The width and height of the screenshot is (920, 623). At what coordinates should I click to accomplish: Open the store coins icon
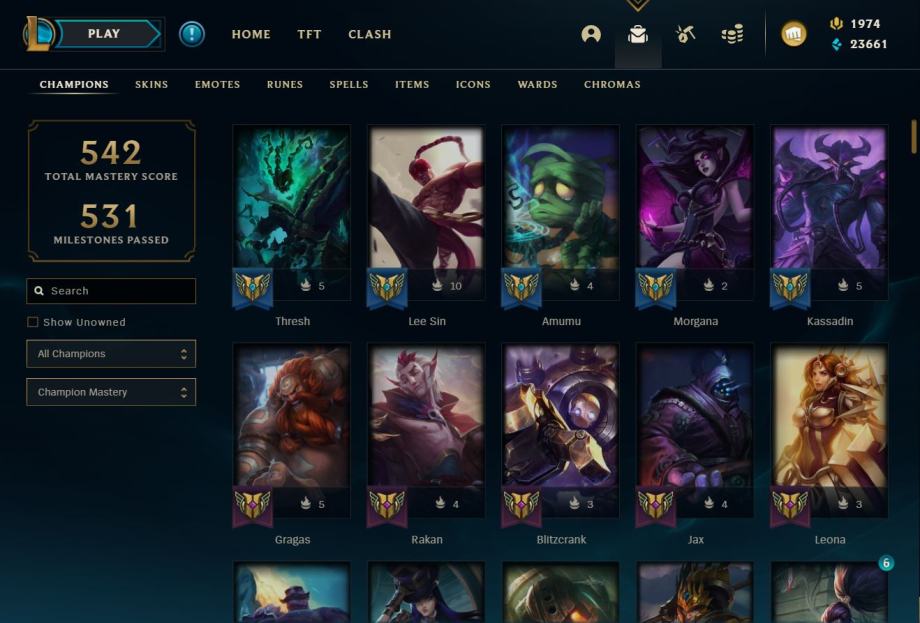732,34
